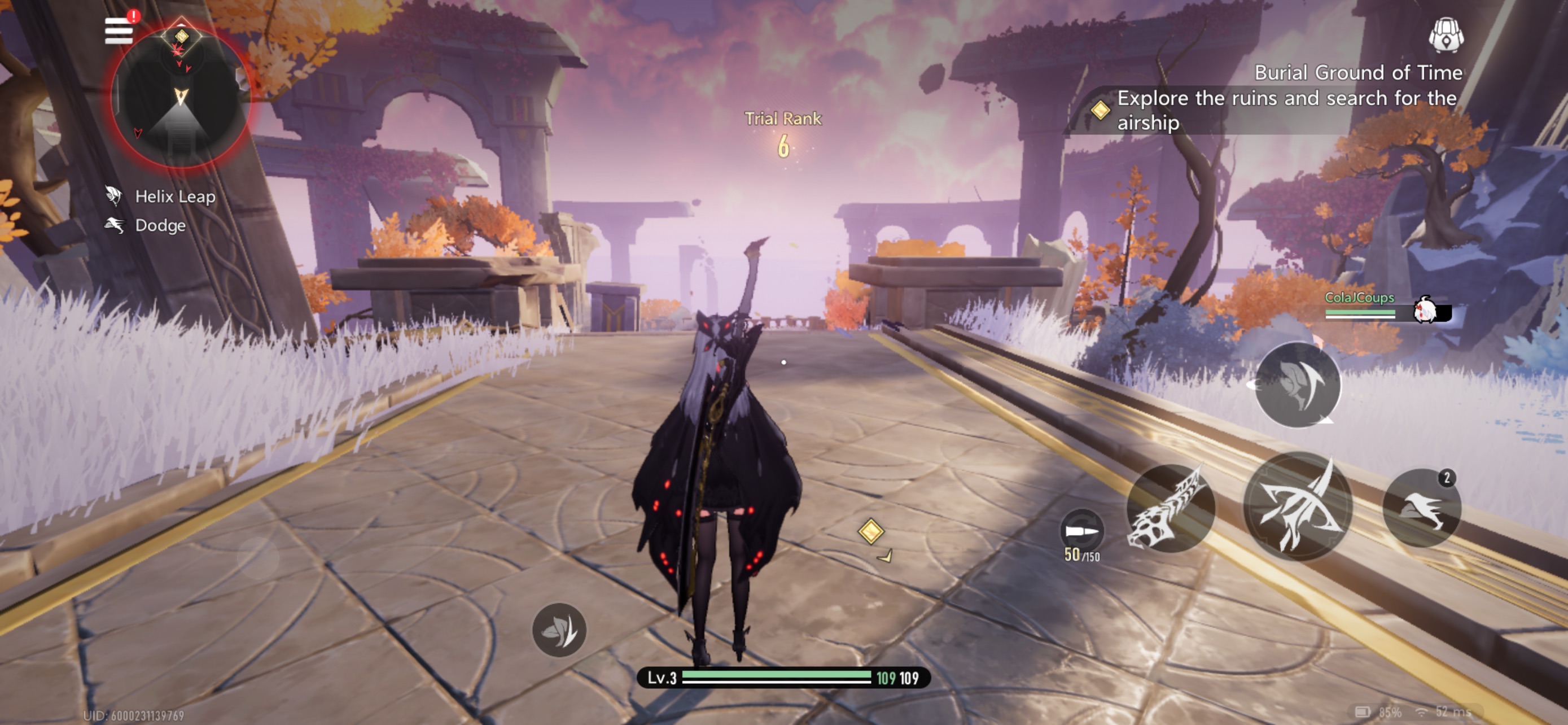Viewport: 1568px width, 725px height.
Task: Use the leaf jump button at bottom
Action: (559, 630)
